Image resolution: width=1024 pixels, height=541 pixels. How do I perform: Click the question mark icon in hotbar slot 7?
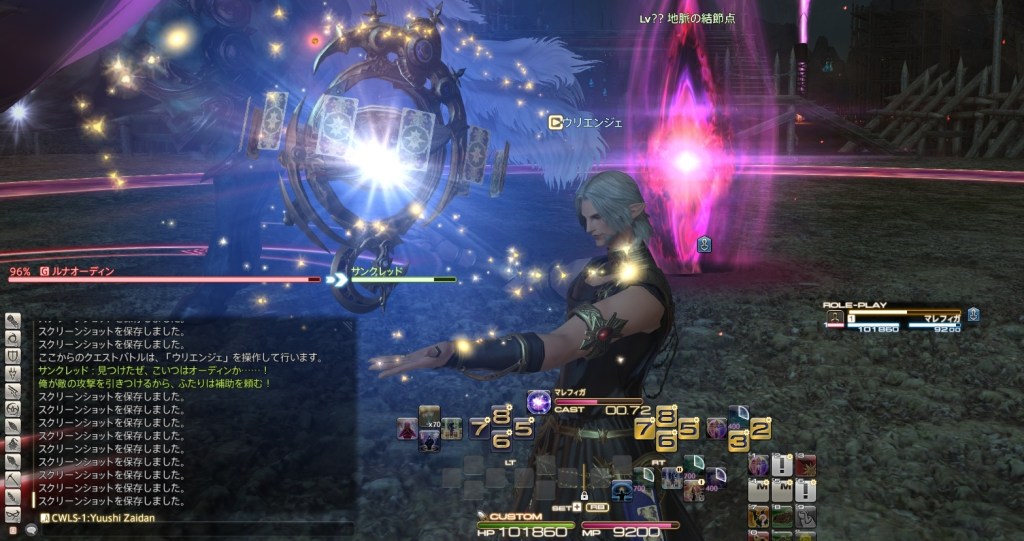[x=758, y=516]
